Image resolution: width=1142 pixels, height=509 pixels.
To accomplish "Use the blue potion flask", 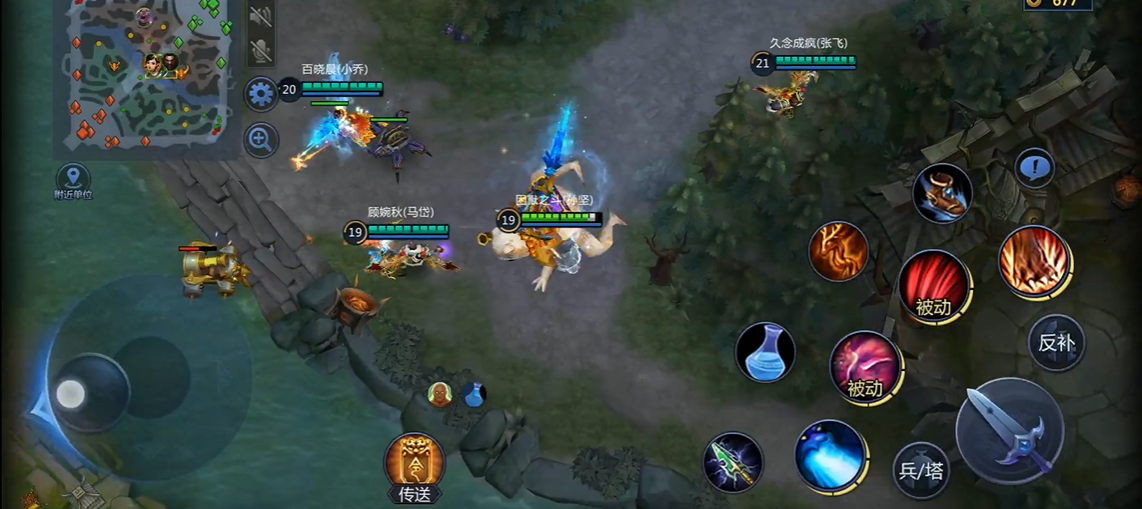I will 766,352.
